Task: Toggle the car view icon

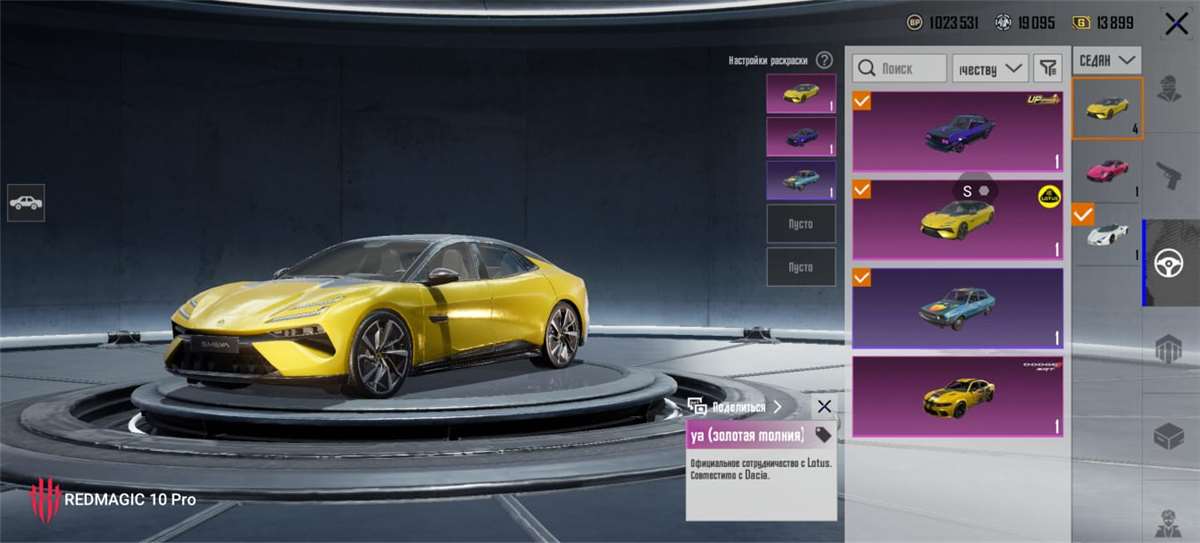Action: coord(26,203)
